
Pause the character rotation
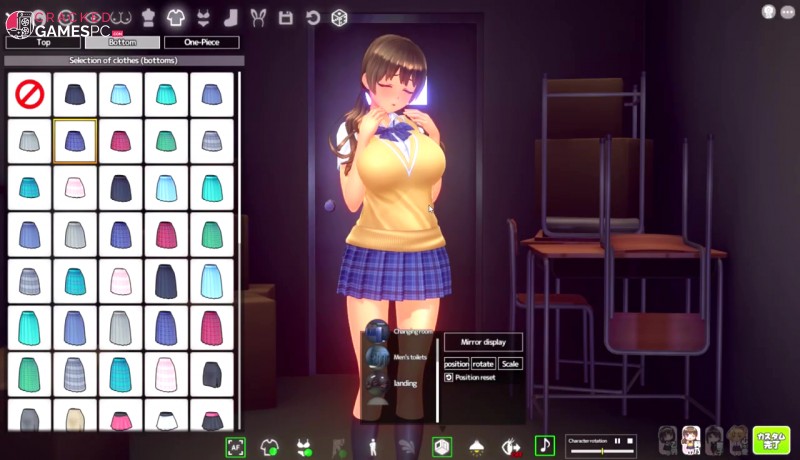tap(618, 441)
